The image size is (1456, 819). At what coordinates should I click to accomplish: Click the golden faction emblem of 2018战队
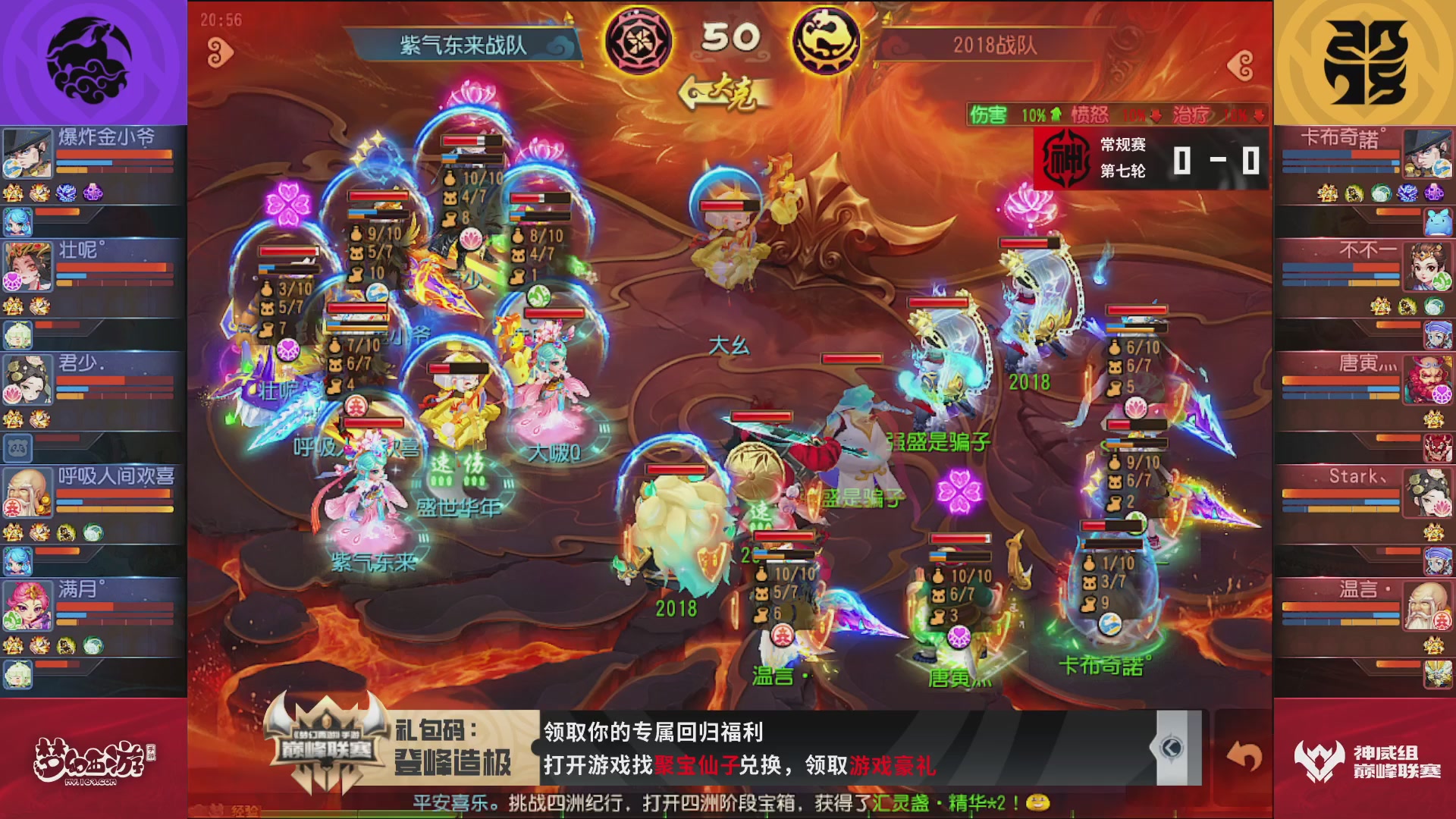(x=827, y=42)
